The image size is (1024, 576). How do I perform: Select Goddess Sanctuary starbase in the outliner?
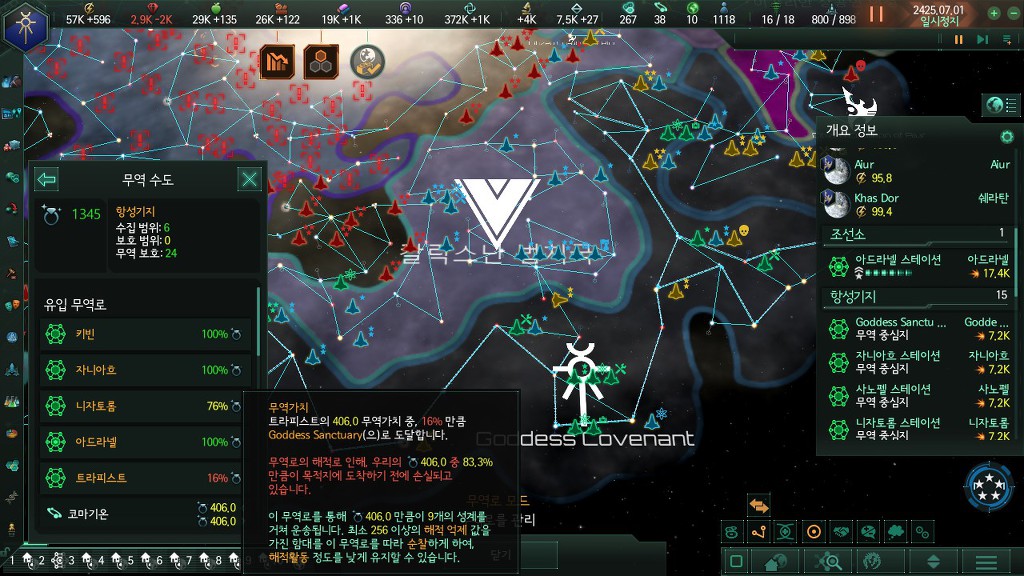point(915,329)
